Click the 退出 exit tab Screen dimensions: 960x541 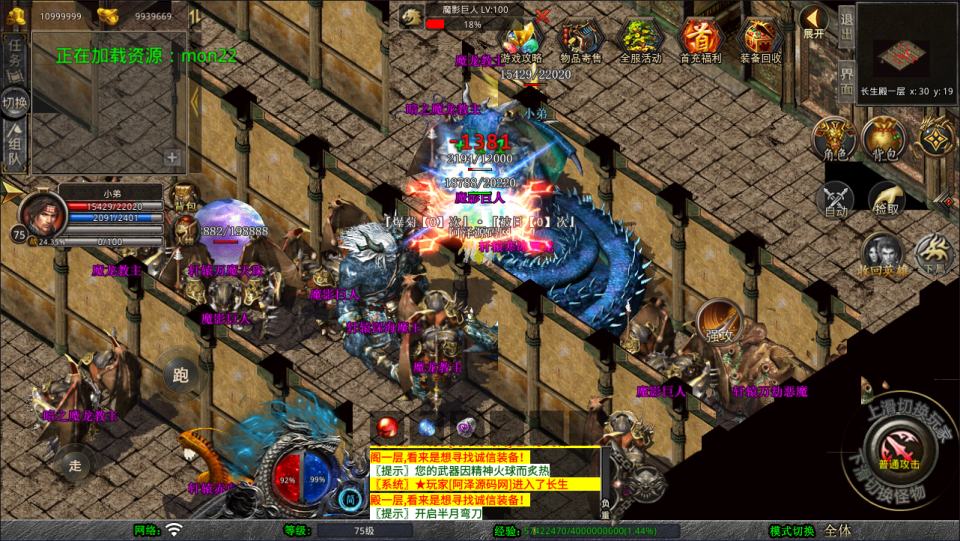pyautogui.click(x=846, y=24)
